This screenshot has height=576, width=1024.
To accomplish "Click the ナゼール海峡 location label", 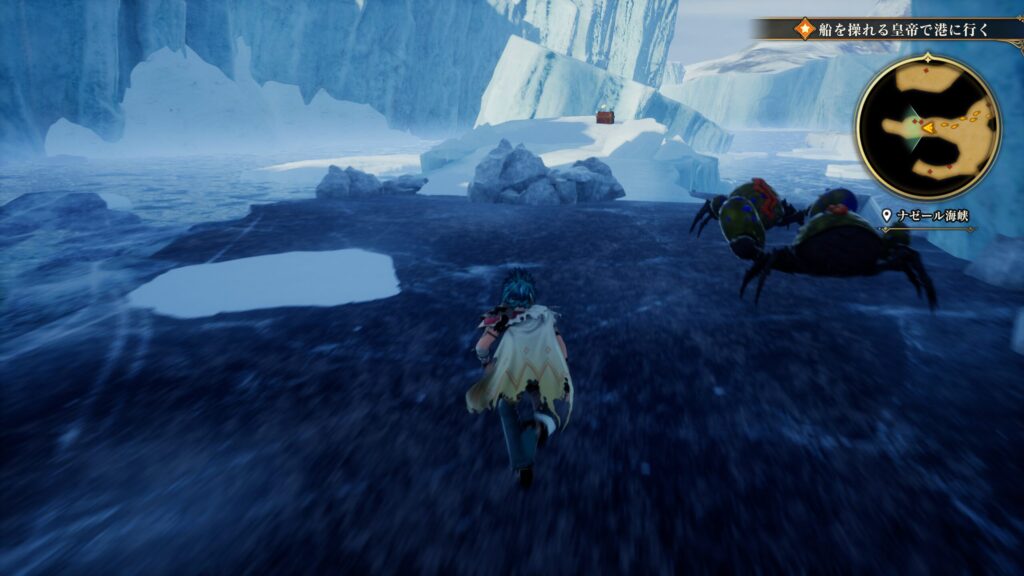I will click(931, 214).
